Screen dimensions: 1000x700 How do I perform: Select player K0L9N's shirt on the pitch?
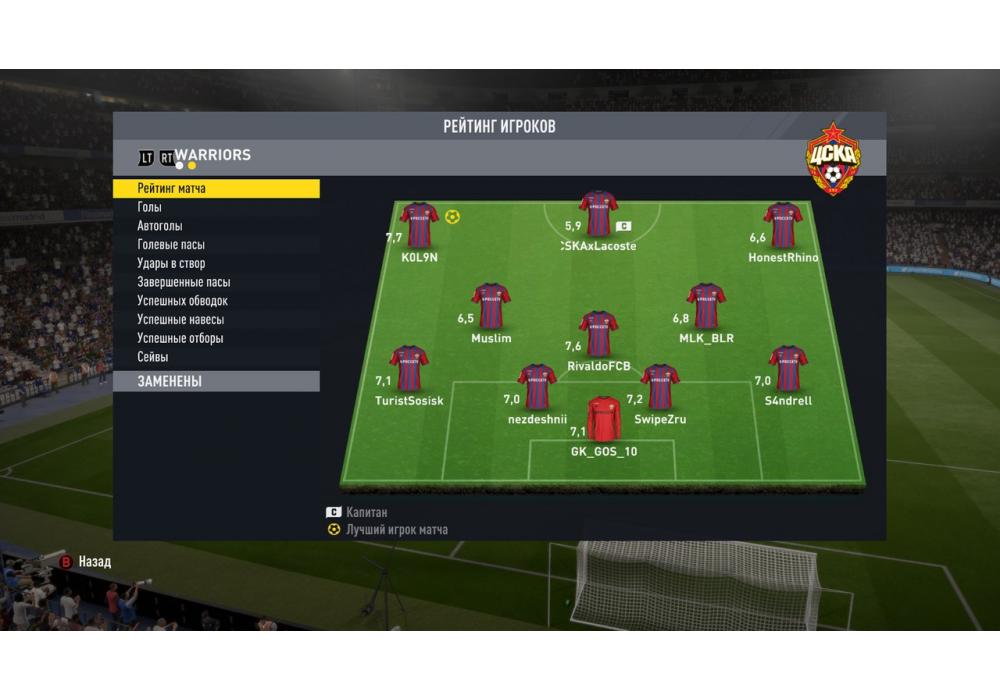tap(420, 226)
